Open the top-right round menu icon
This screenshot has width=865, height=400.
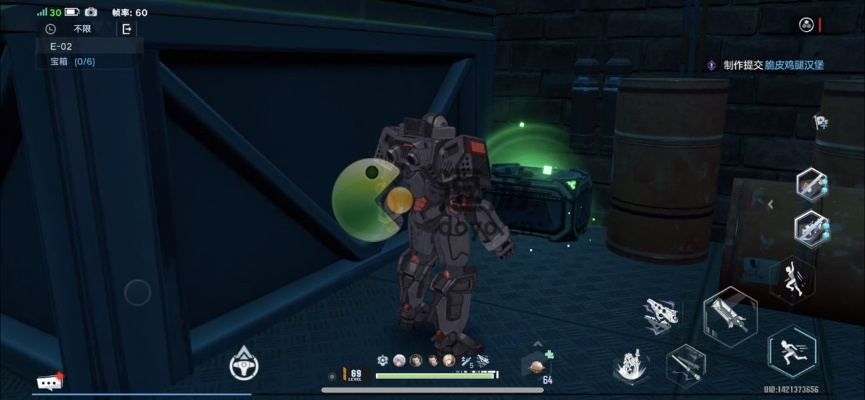(x=806, y=24)
